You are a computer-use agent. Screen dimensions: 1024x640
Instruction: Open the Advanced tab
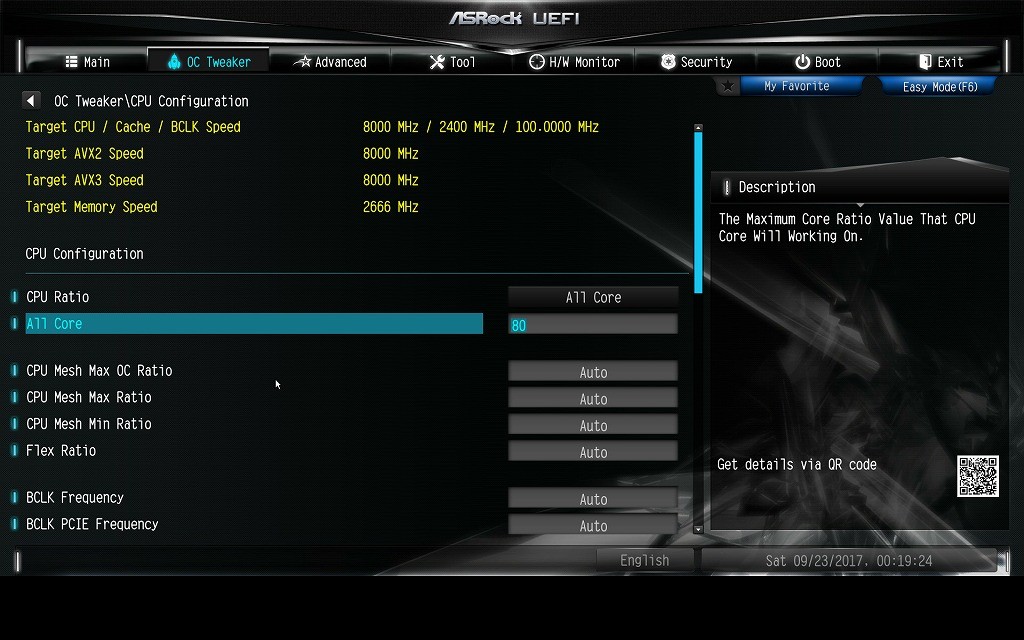[330, 62]
